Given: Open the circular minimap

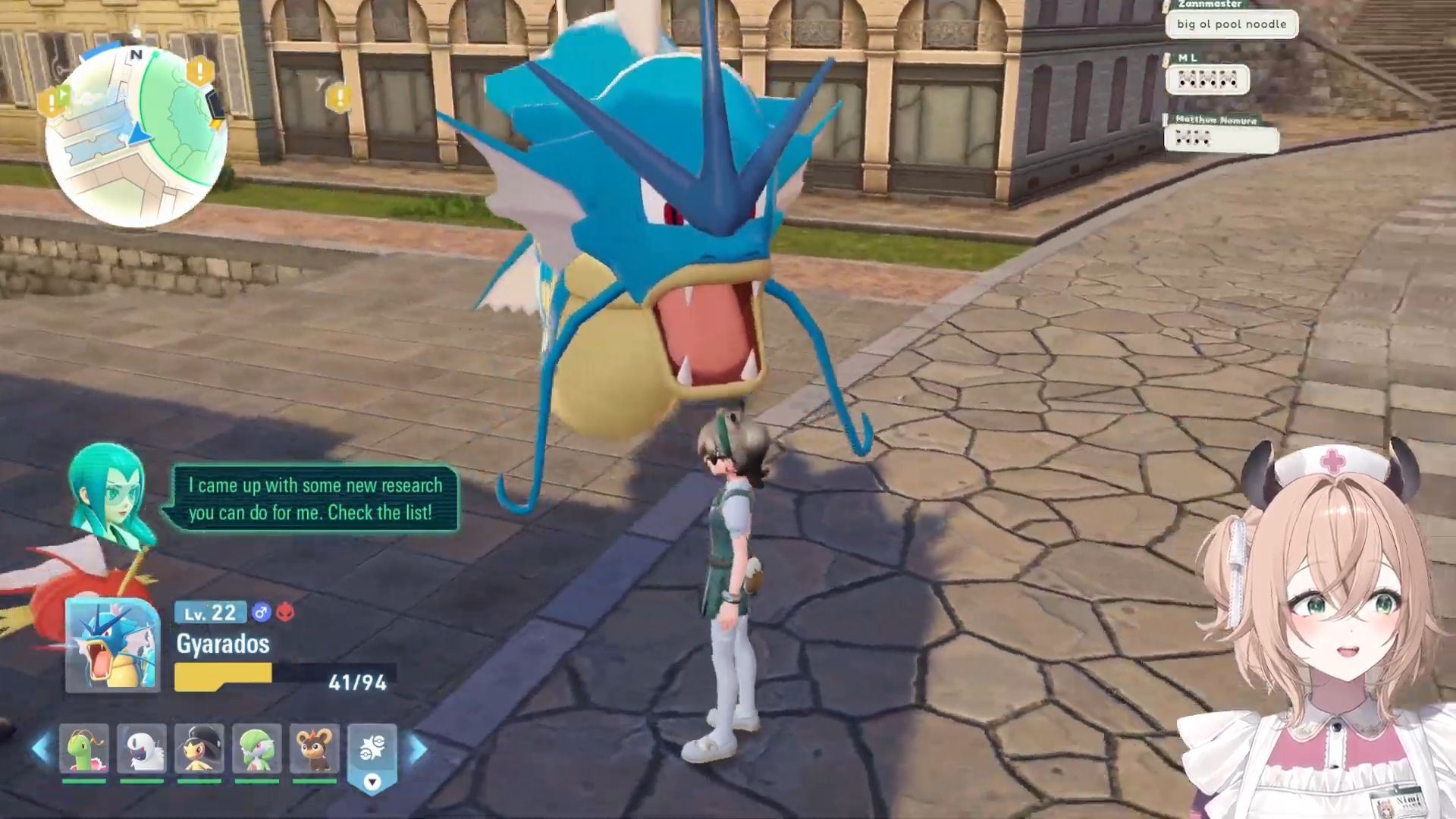Looking at the screenshot, I should pos(136,136).
